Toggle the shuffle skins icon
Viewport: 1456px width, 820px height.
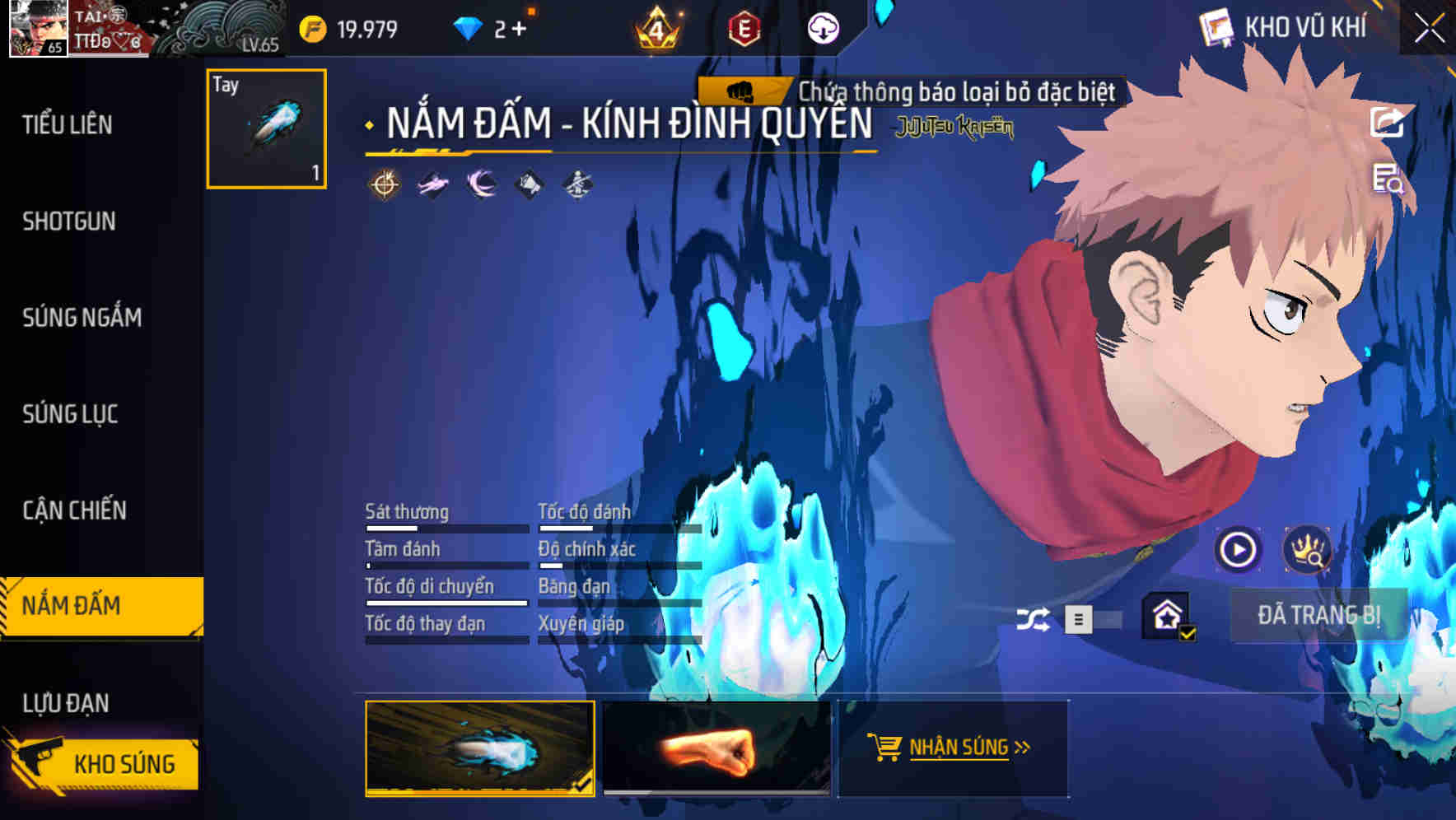point(1034,619)
